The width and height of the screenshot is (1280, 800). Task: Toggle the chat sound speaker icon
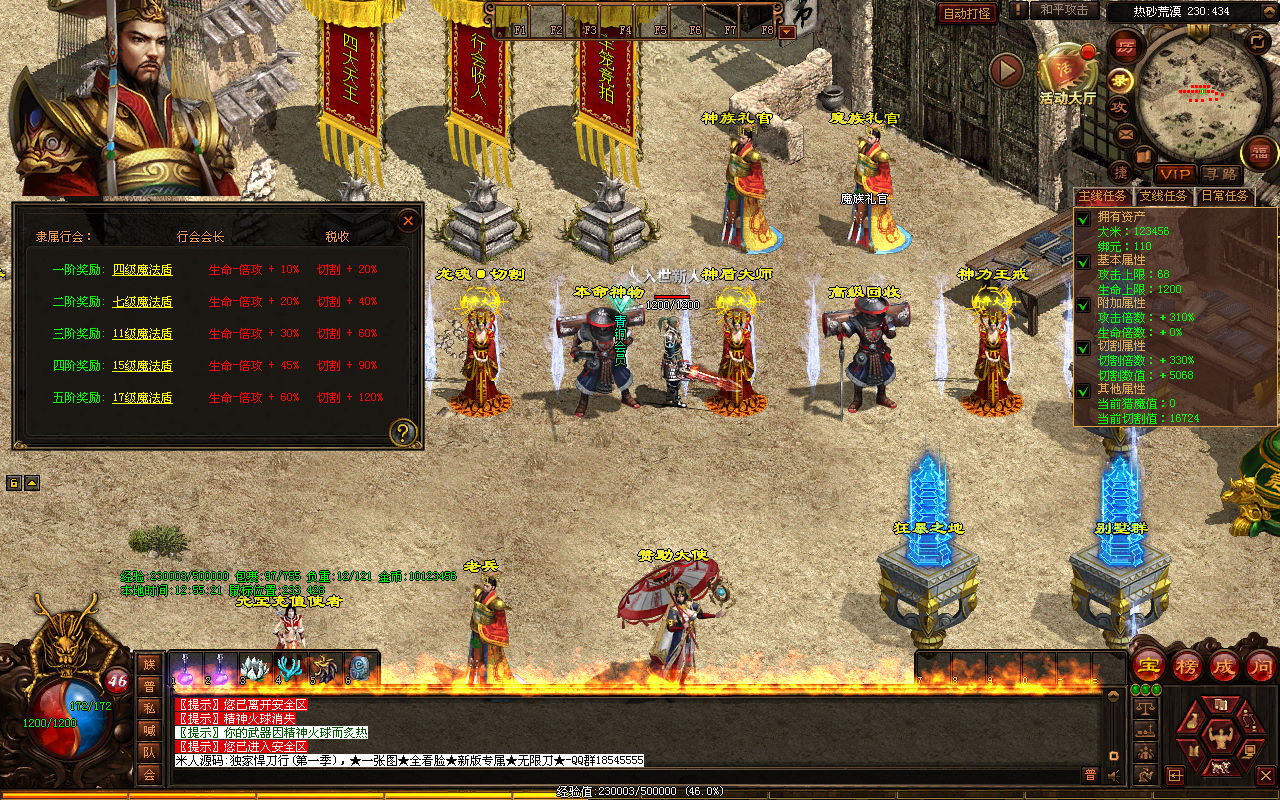[1114, 774]
